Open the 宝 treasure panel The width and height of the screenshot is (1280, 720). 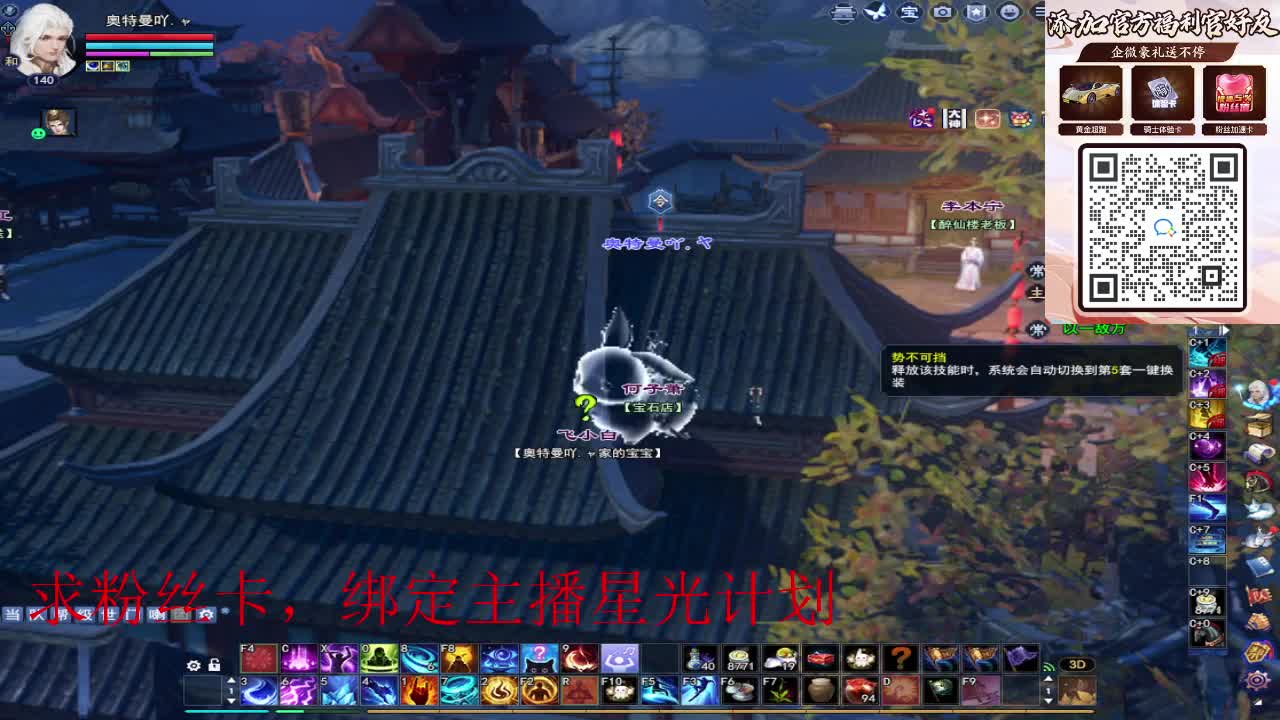pos(908,12)
